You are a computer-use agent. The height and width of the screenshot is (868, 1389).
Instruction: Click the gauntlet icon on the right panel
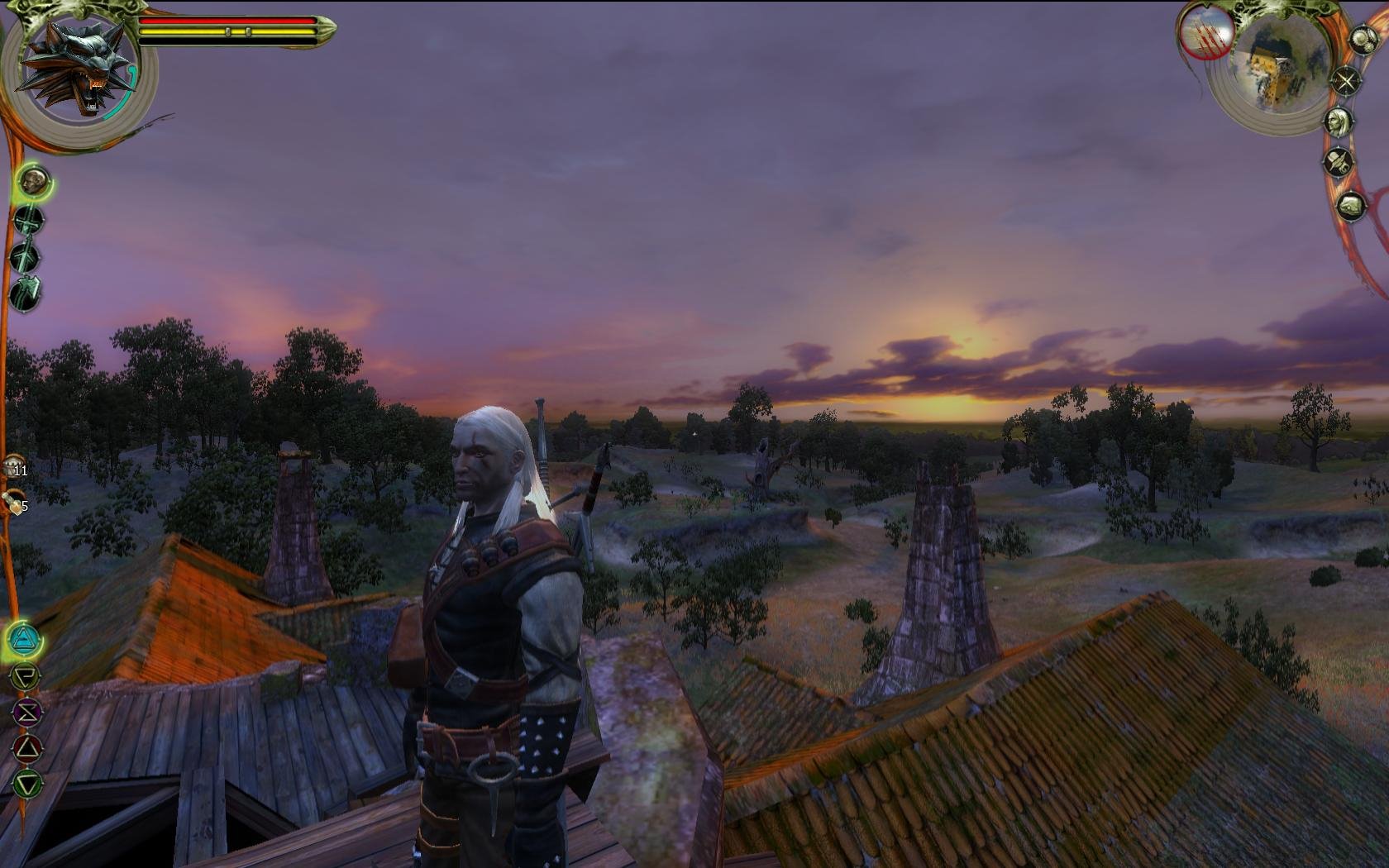click(1351, 206)
